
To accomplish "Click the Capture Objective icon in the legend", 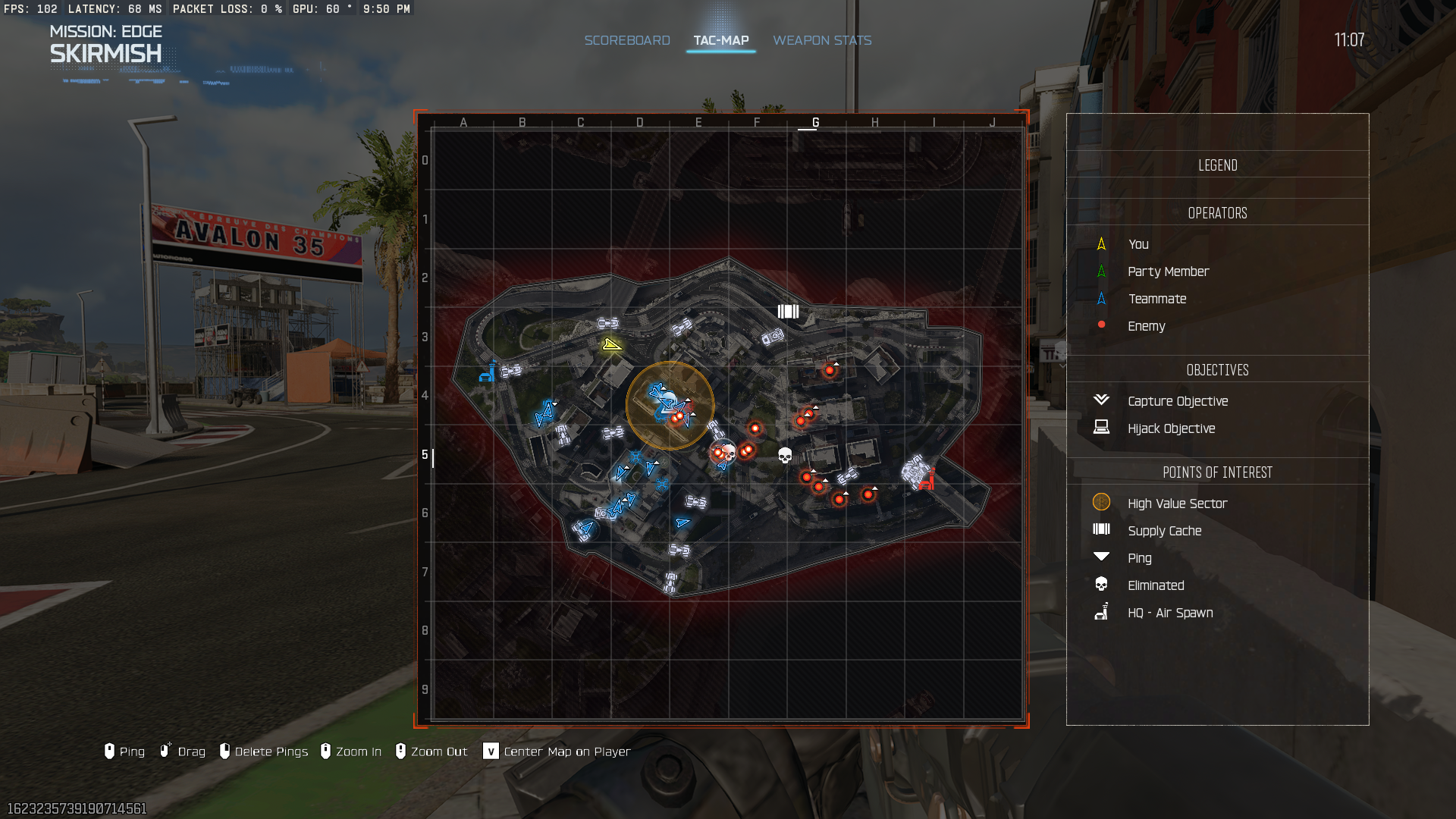I will tap(1101, 400).
